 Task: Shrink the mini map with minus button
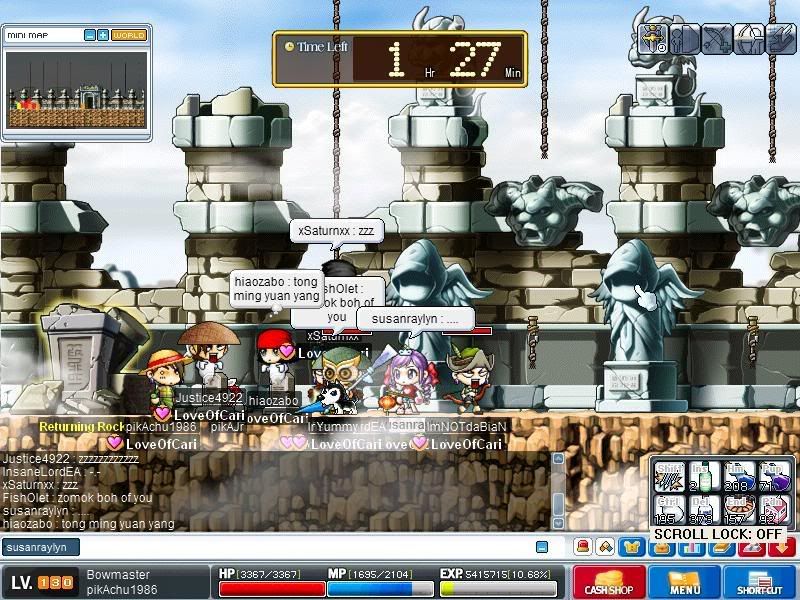point(89,35)
